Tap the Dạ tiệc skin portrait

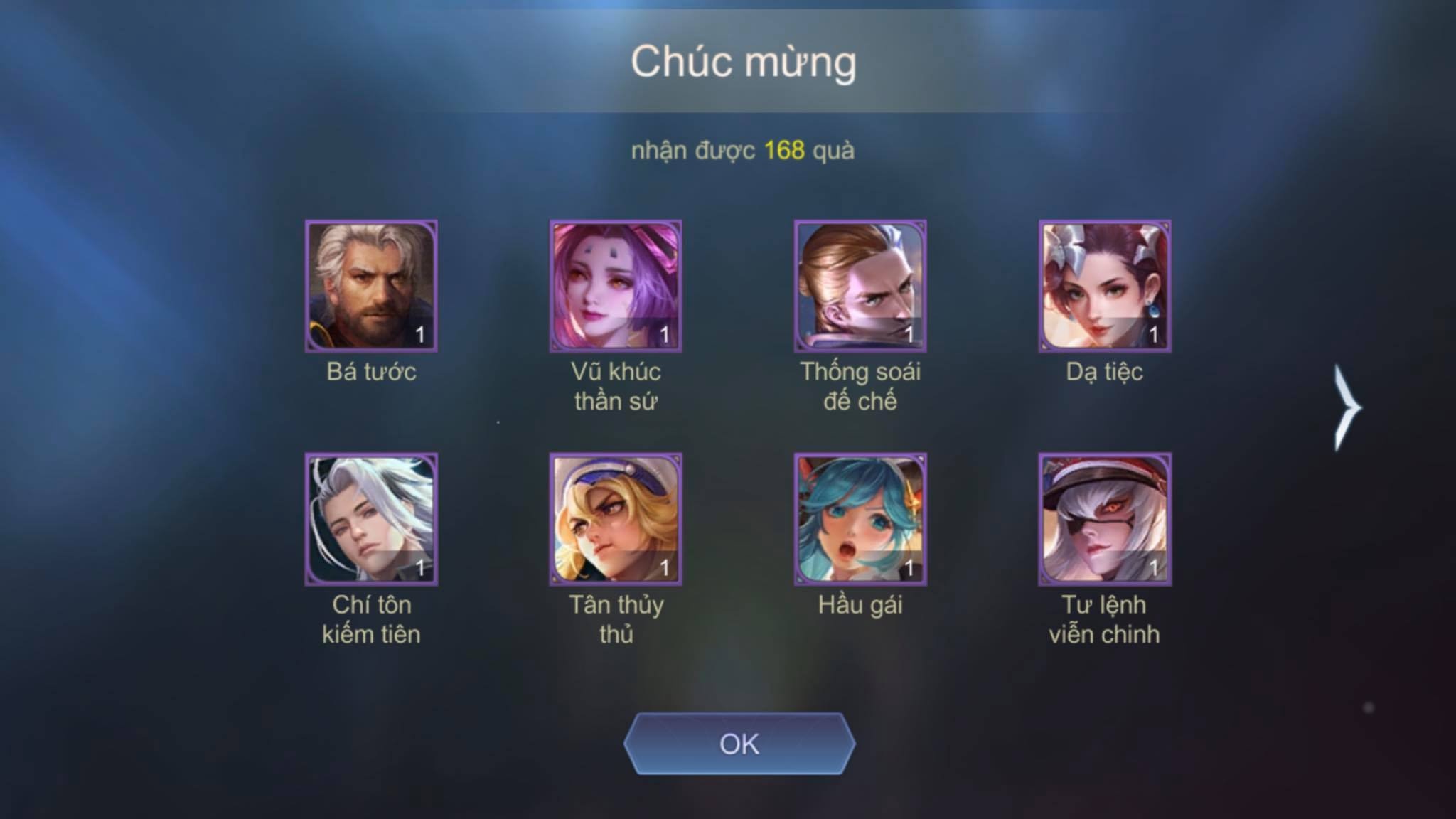coord(1105,286)
